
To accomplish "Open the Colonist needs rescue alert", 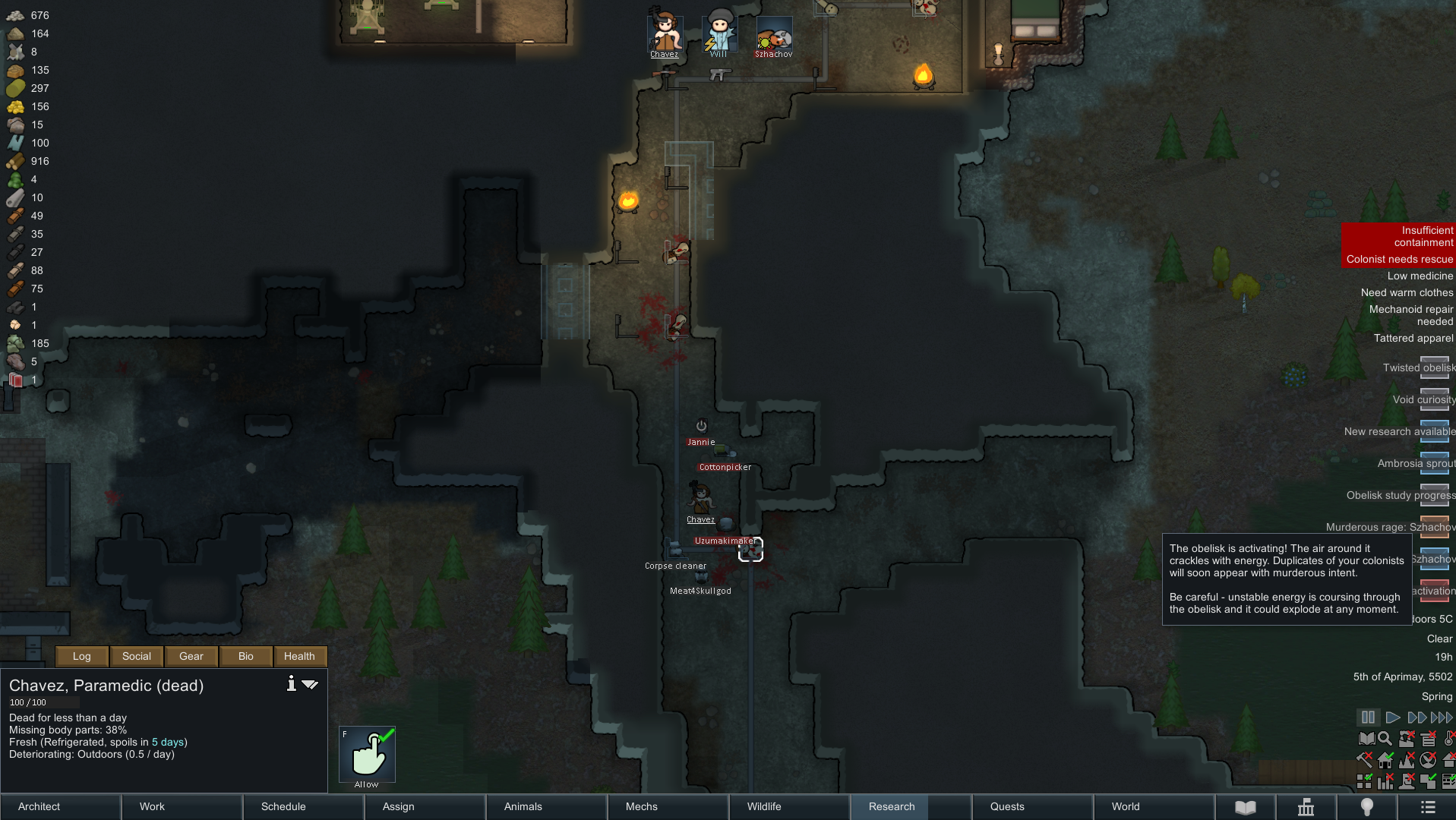I will [1399, 259].
